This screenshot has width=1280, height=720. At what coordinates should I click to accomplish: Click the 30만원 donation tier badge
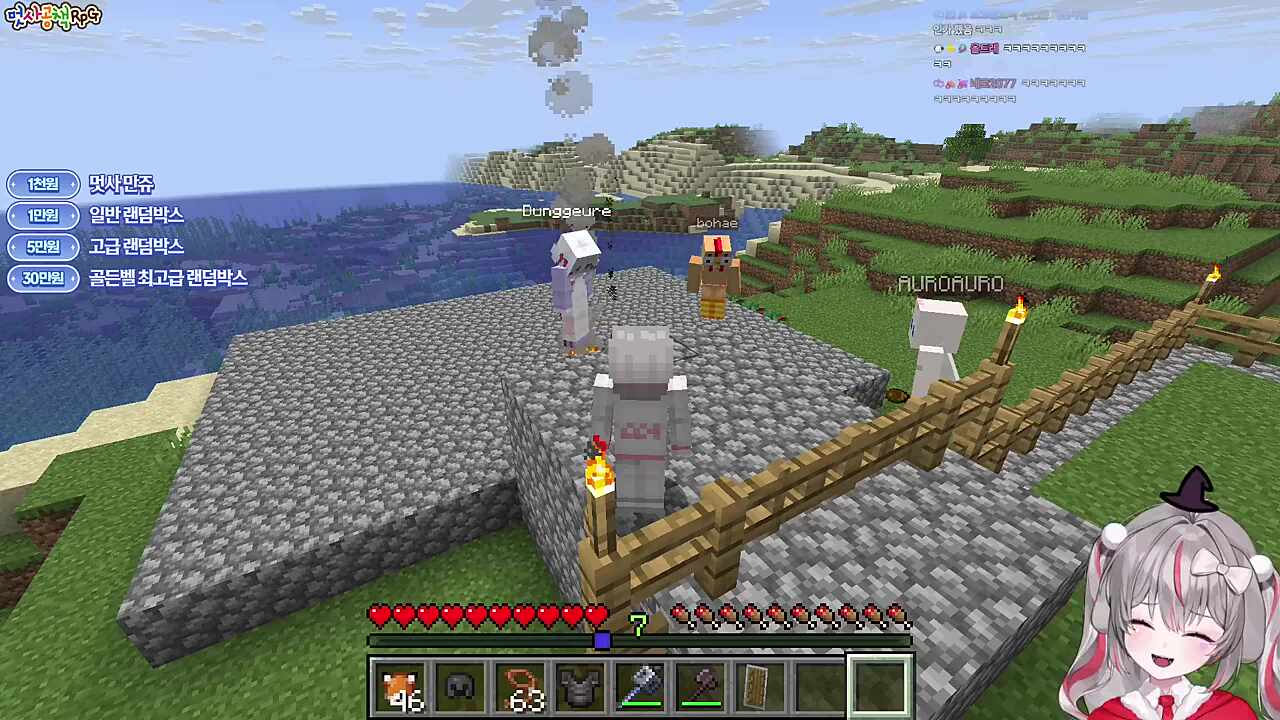[43, 278]
